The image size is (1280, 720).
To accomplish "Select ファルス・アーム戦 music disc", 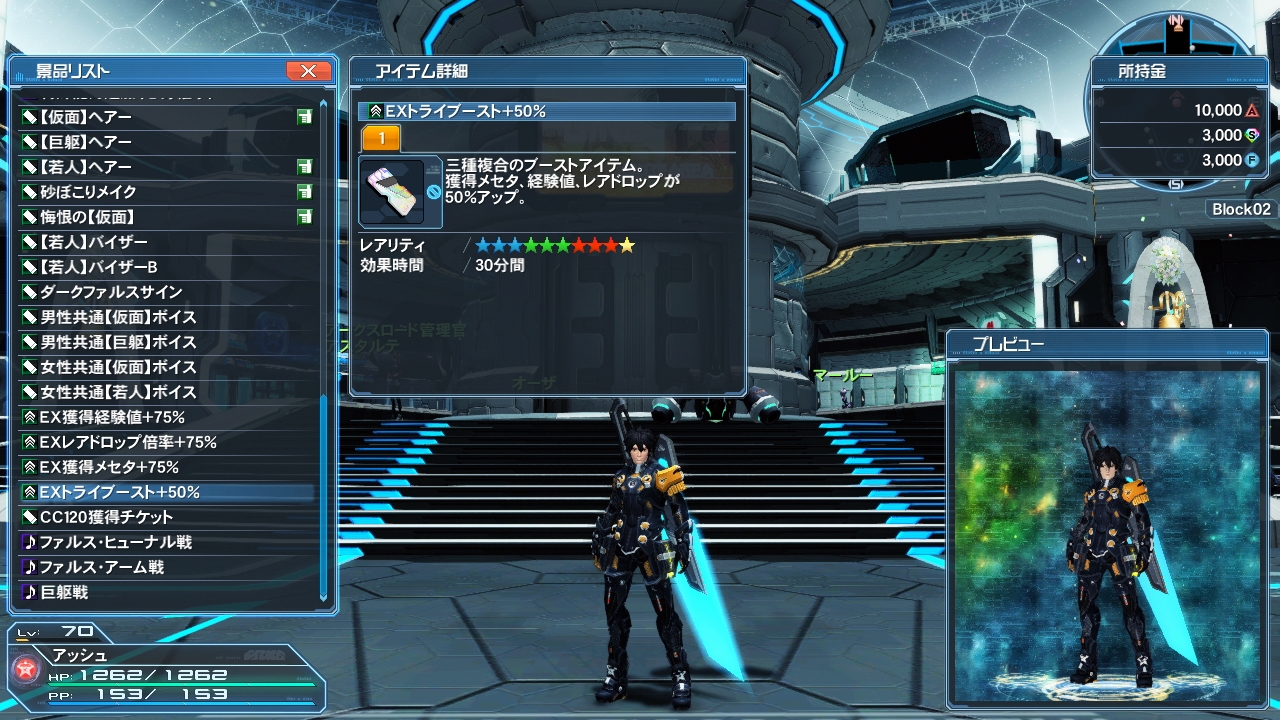I will [101, 567].
